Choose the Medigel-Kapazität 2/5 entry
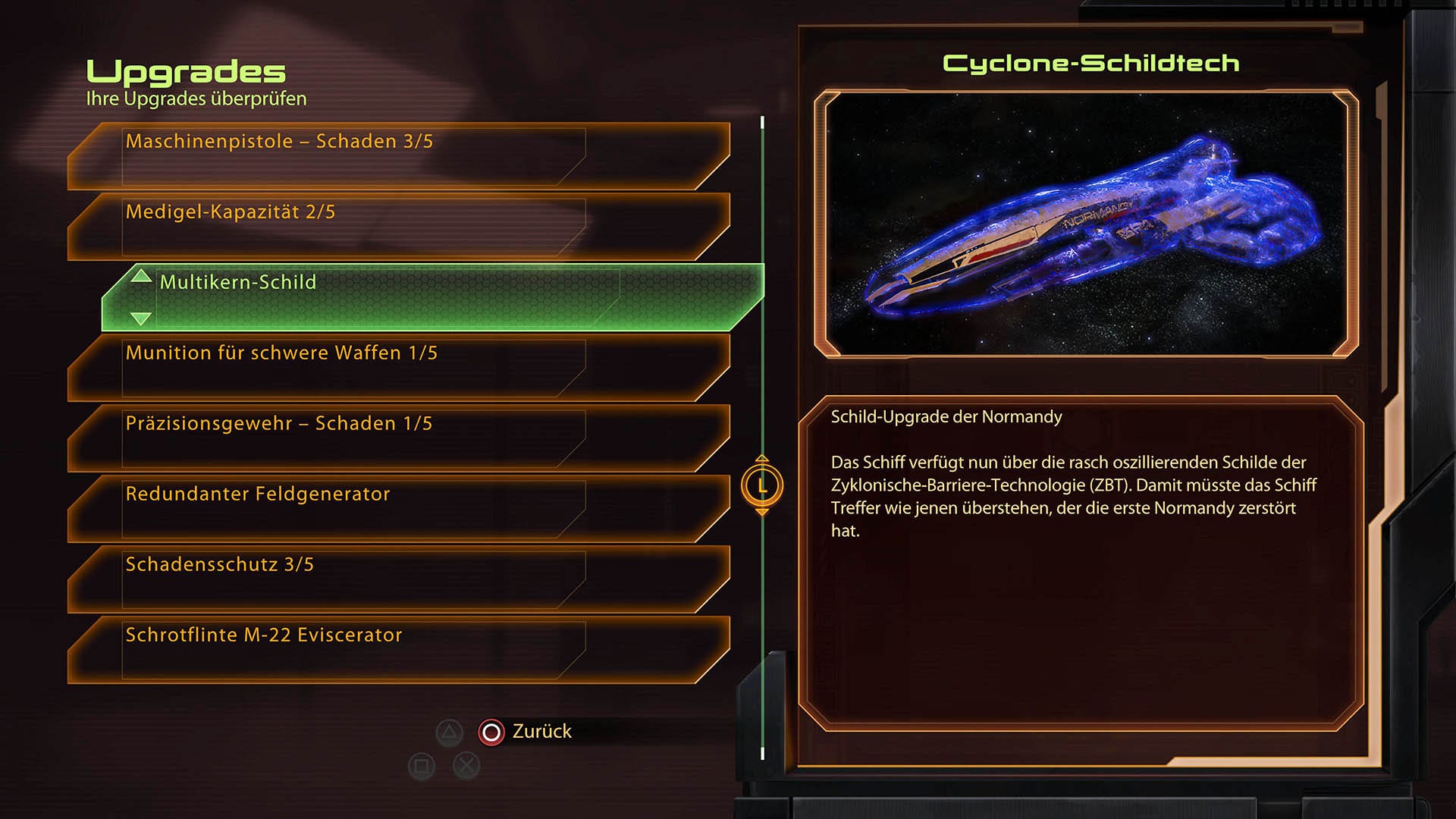Image resolution: width=1456 pixels, height=819 pixels. pos(398,227)
